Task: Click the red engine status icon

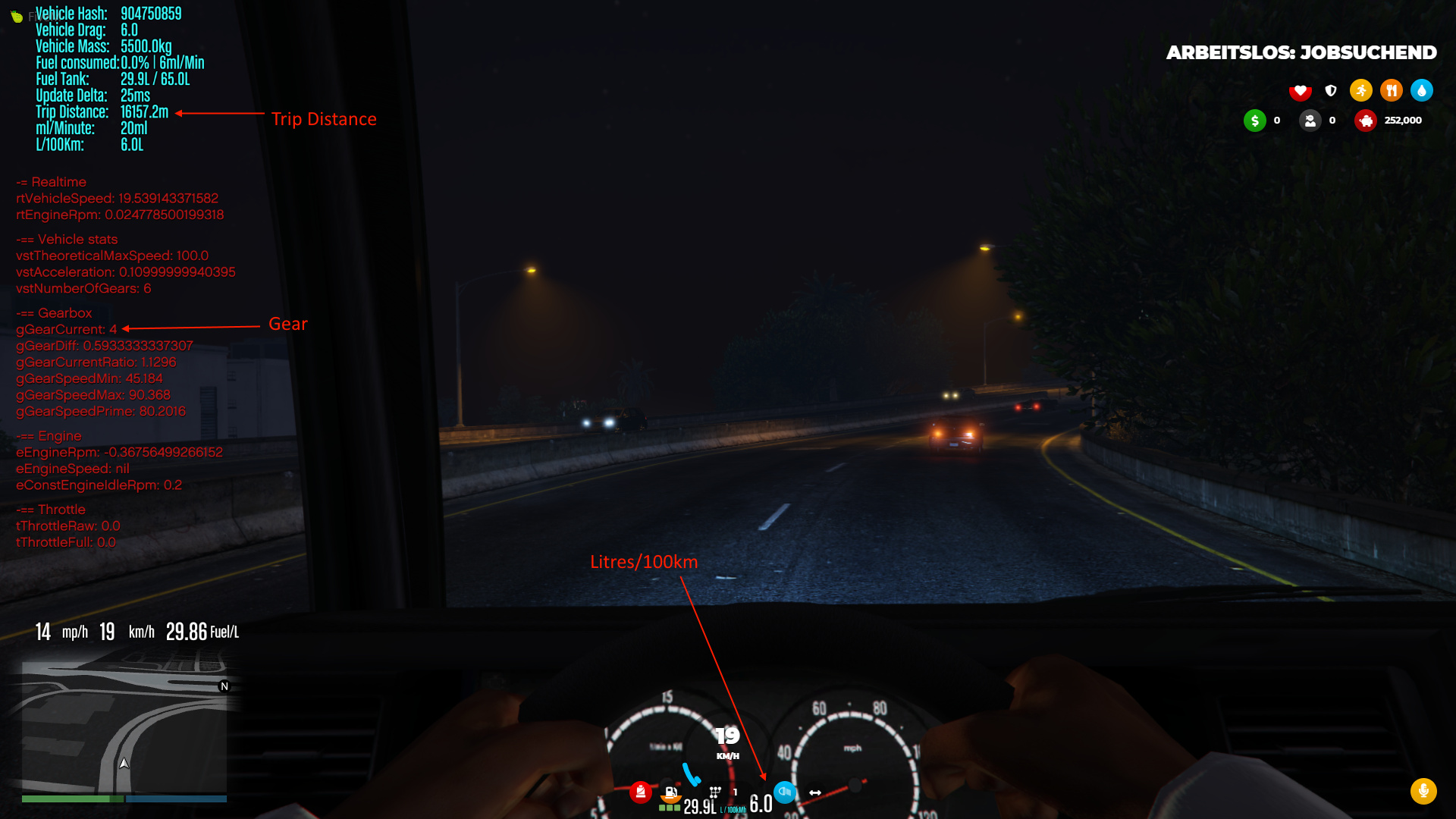Action: click(x=641, y=792)
